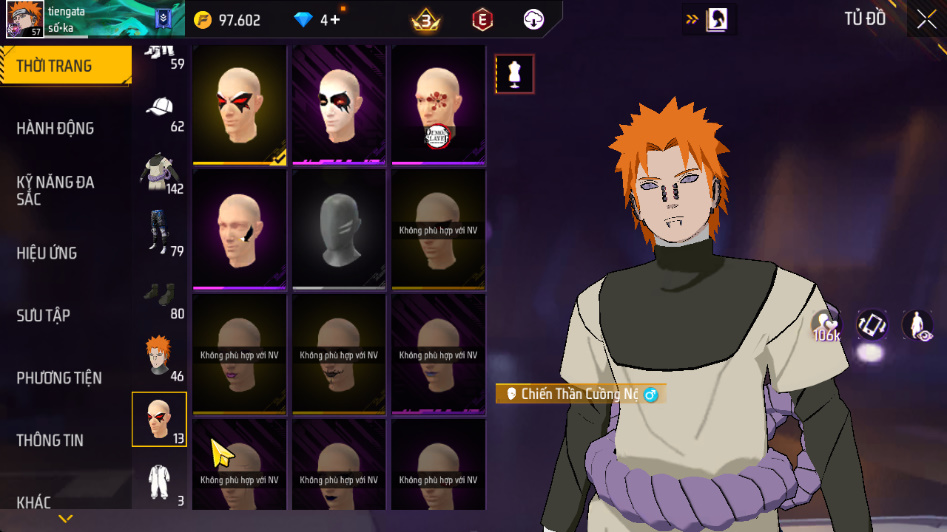Click the mannequin preview icon

coord(515,74)
